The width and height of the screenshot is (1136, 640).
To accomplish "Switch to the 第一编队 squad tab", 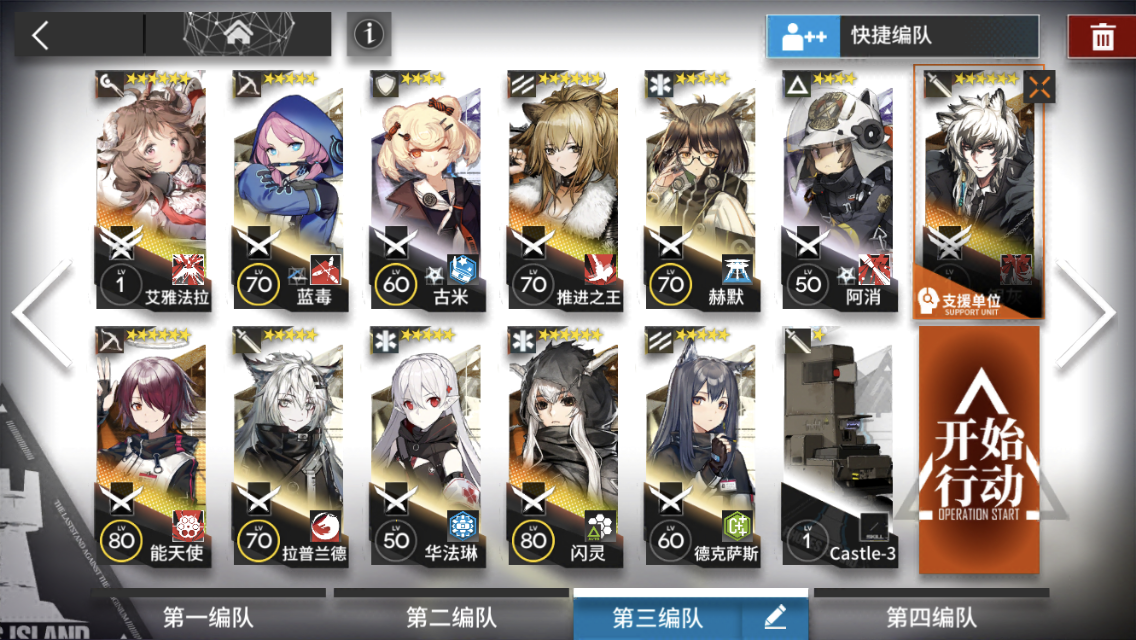I will 209,617.
